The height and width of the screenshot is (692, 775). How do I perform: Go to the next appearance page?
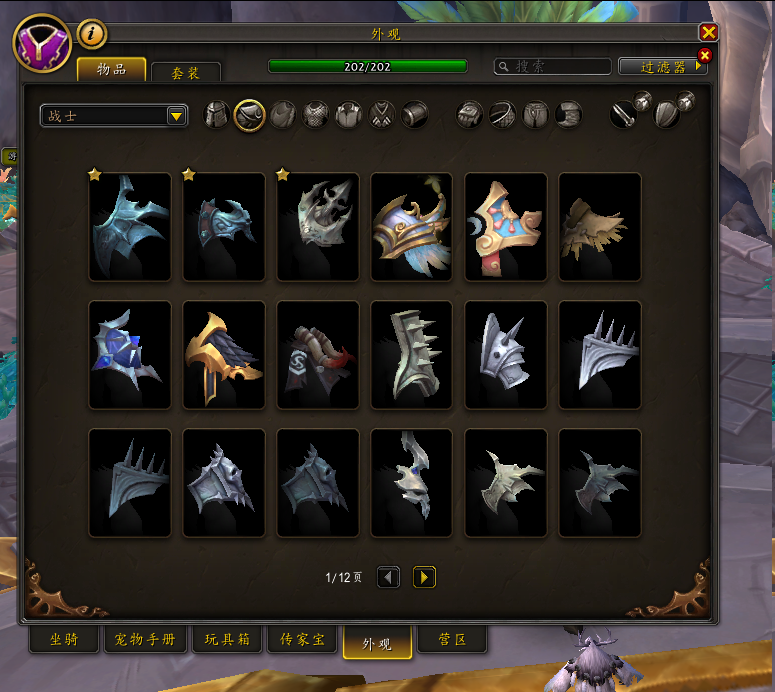[x=424, y=577]
